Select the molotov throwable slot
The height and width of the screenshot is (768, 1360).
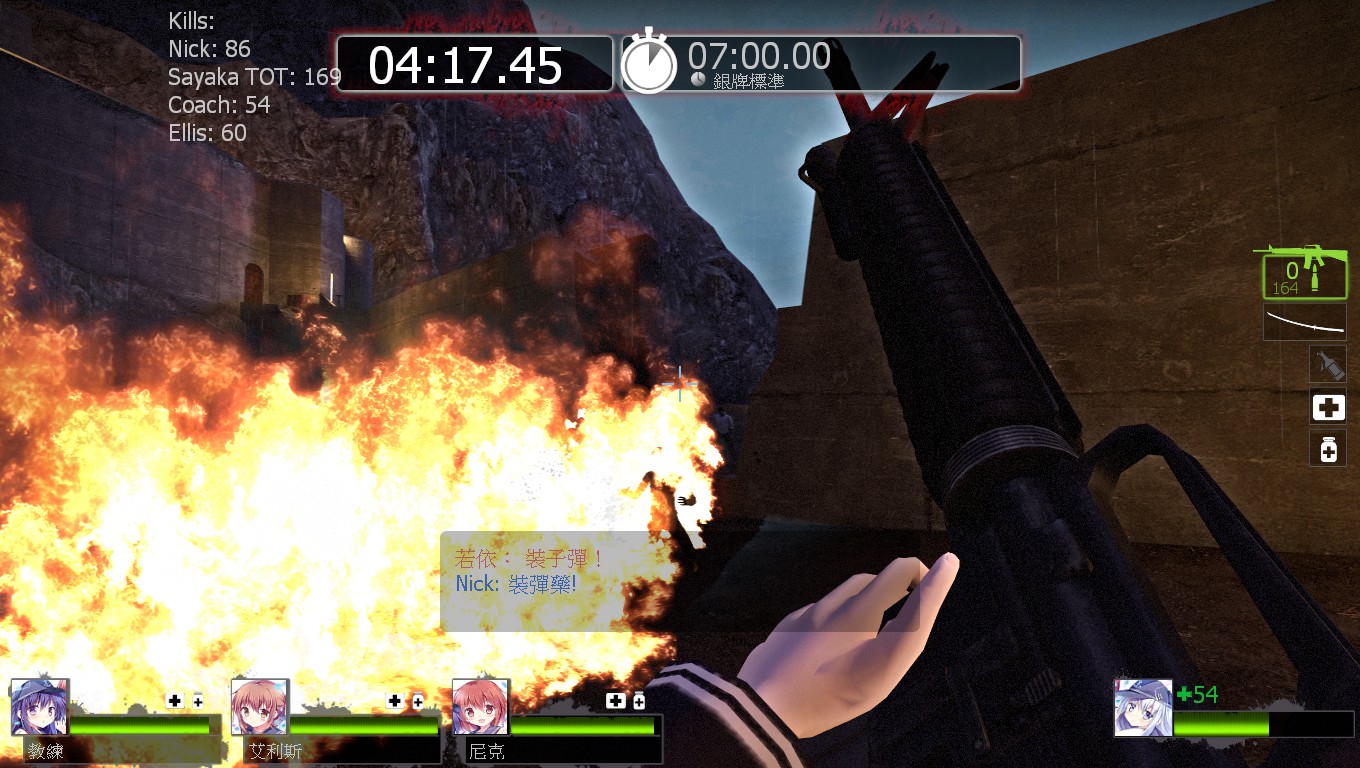point(1328,364)
